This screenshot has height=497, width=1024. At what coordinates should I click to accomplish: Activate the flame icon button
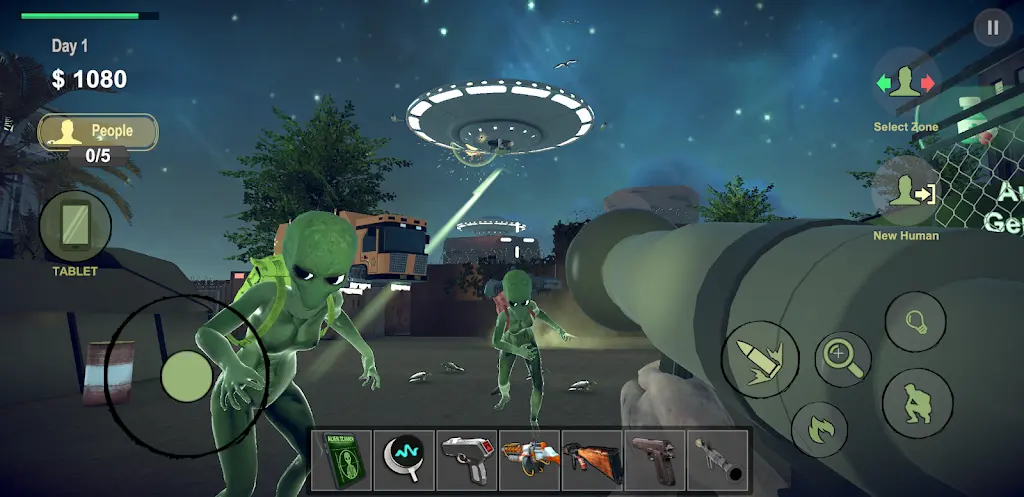pyautogui.click(x=819, y=431)
